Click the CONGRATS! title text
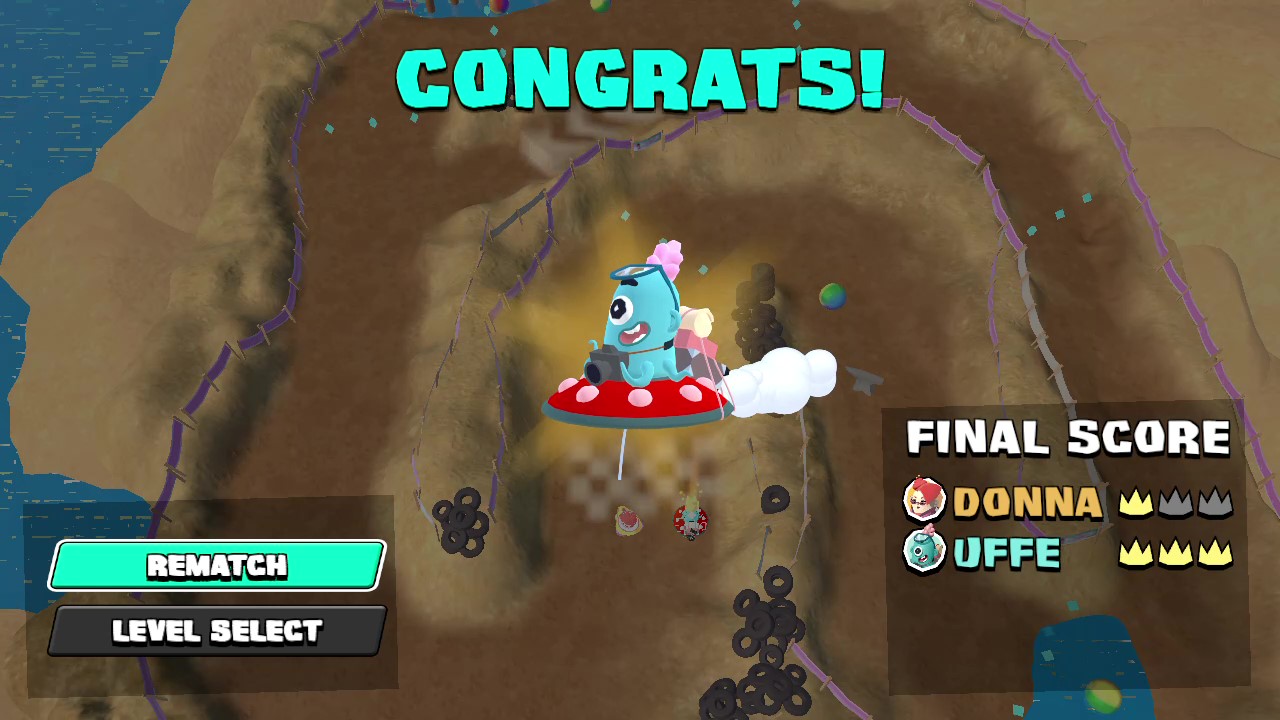 pos(640,77)
